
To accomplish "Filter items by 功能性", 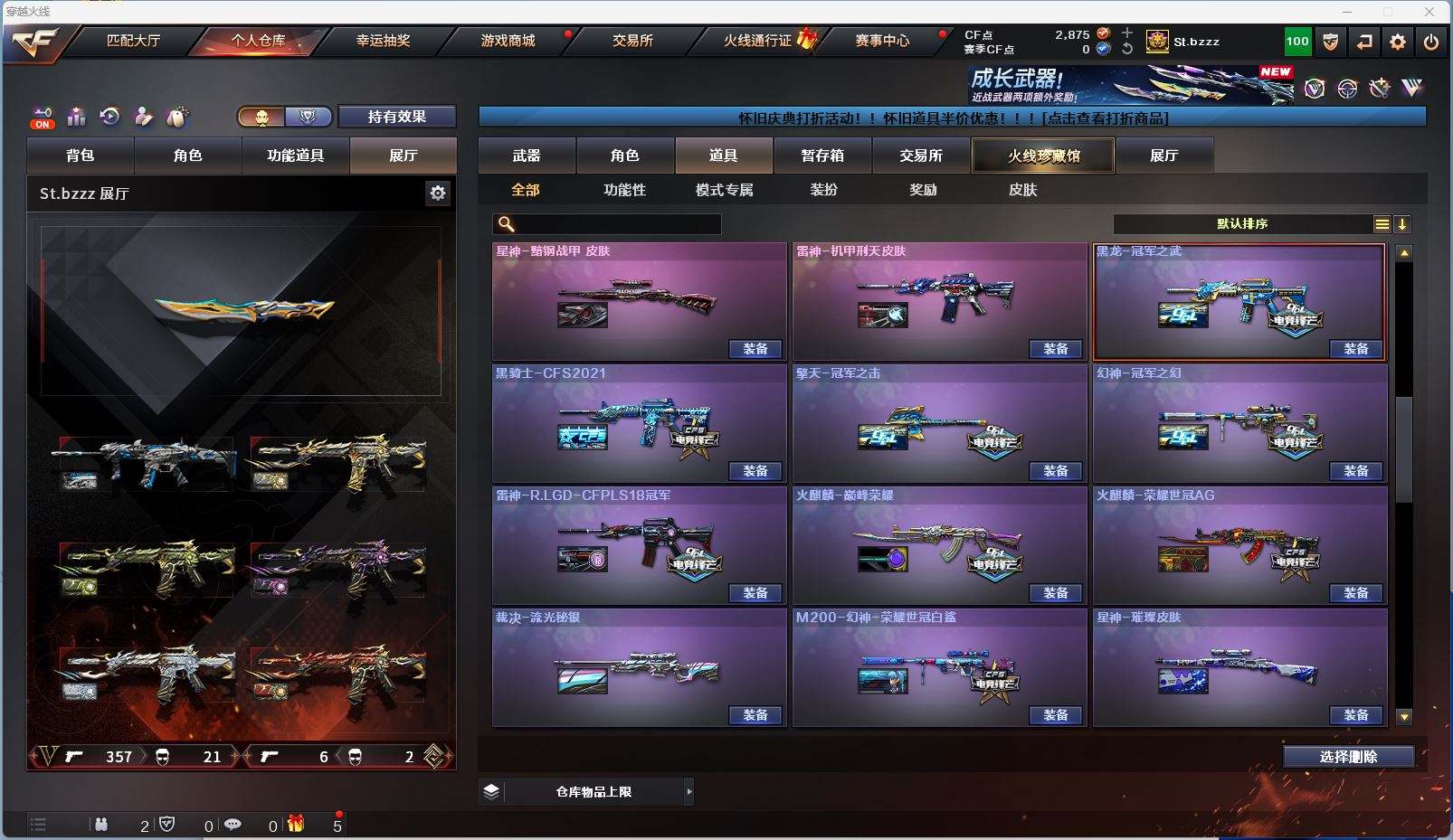I will click(624, 190).
